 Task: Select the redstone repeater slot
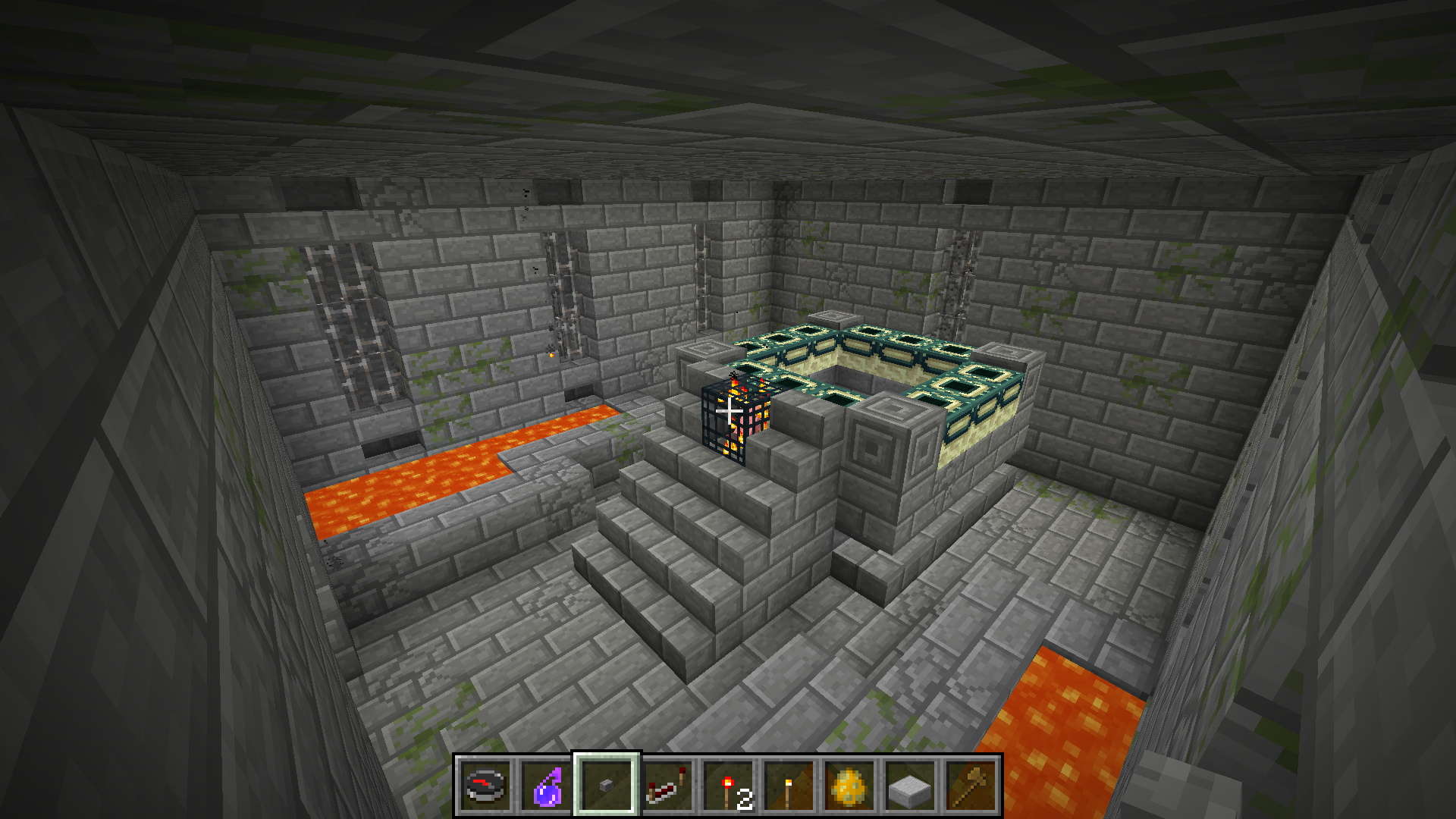coord(667,786)
